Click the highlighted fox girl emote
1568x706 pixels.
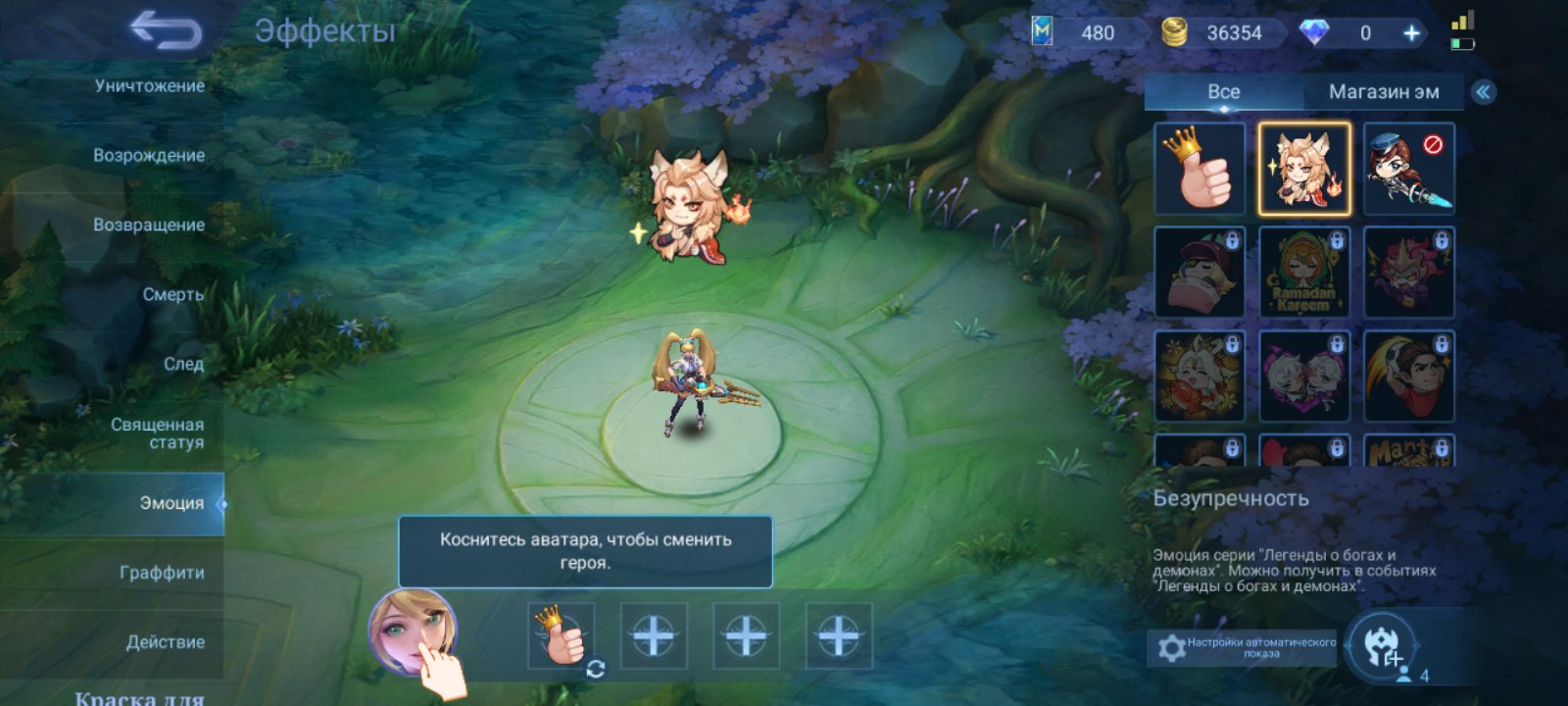click(x=1304, y=171)
